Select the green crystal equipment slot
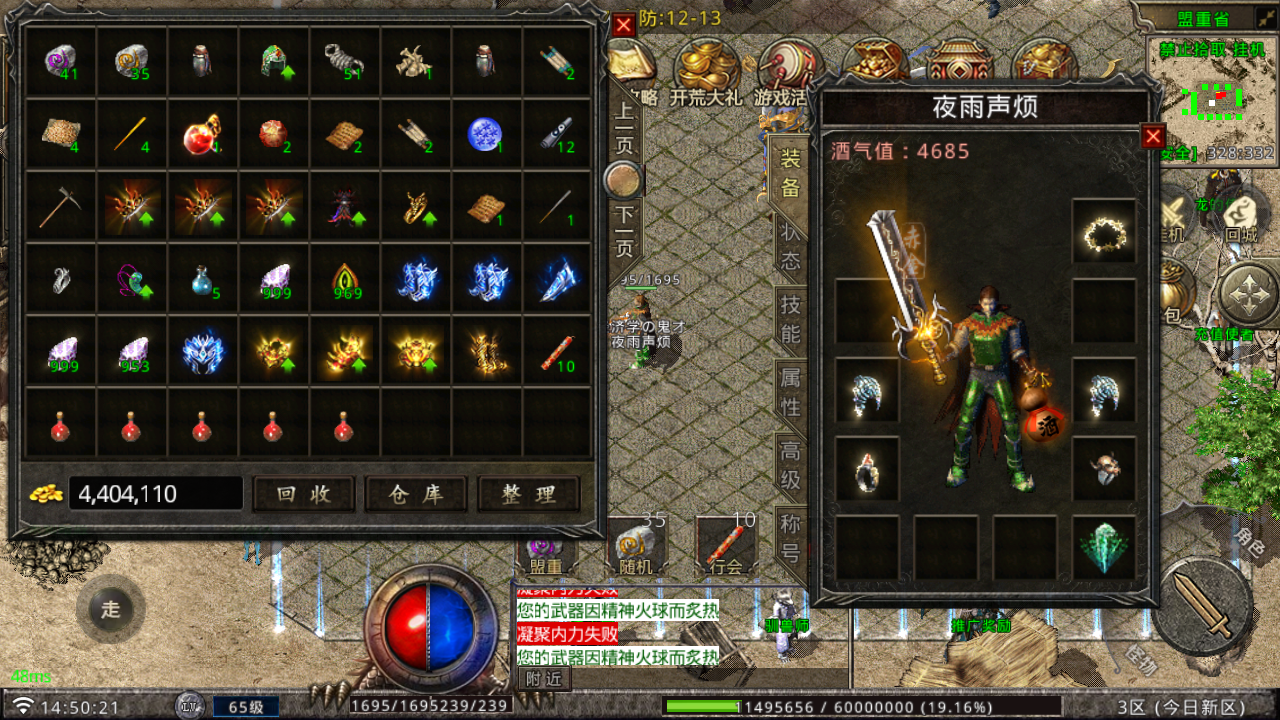 pyautogui.click(x=1104, y=548)
